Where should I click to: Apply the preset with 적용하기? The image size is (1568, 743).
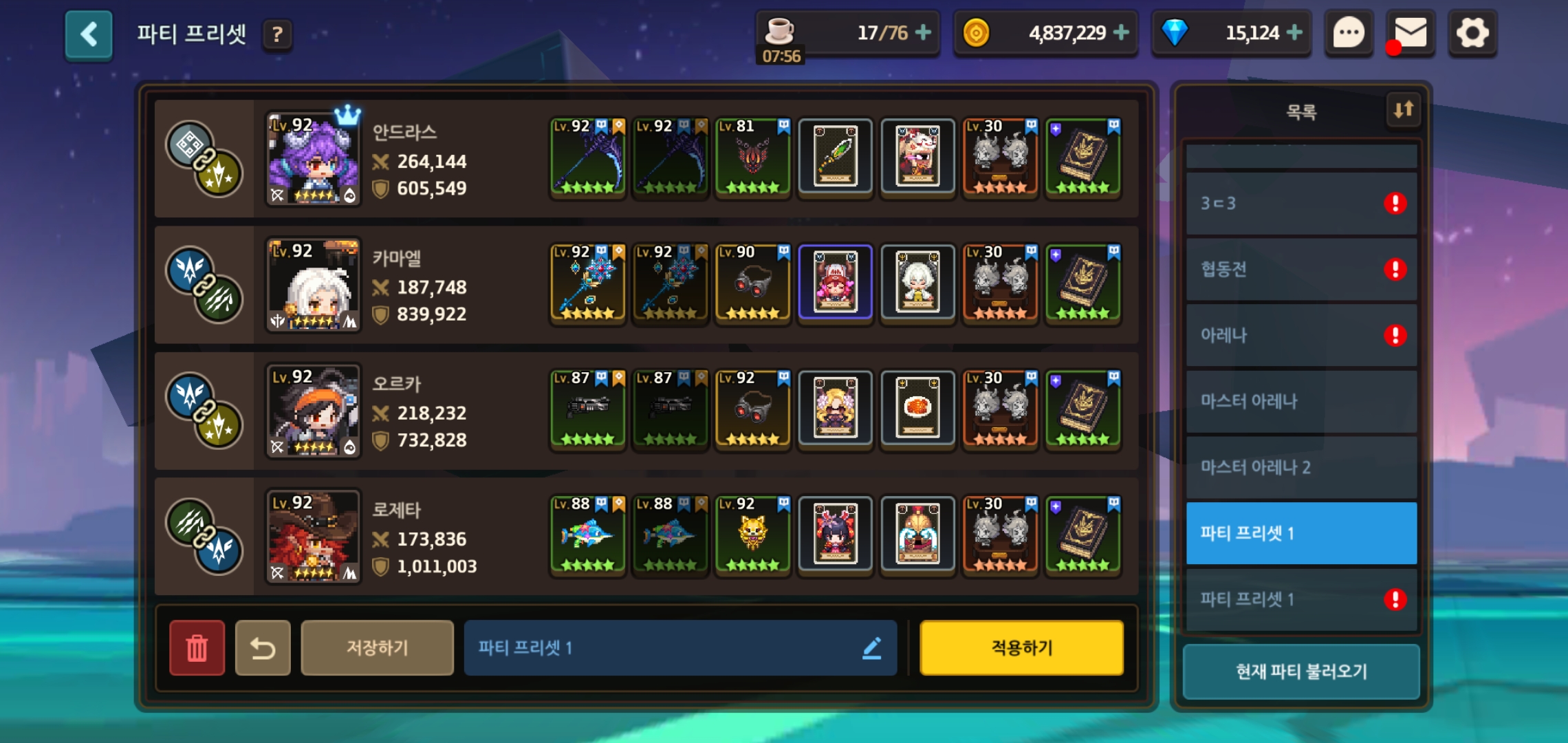(1021, 647)
